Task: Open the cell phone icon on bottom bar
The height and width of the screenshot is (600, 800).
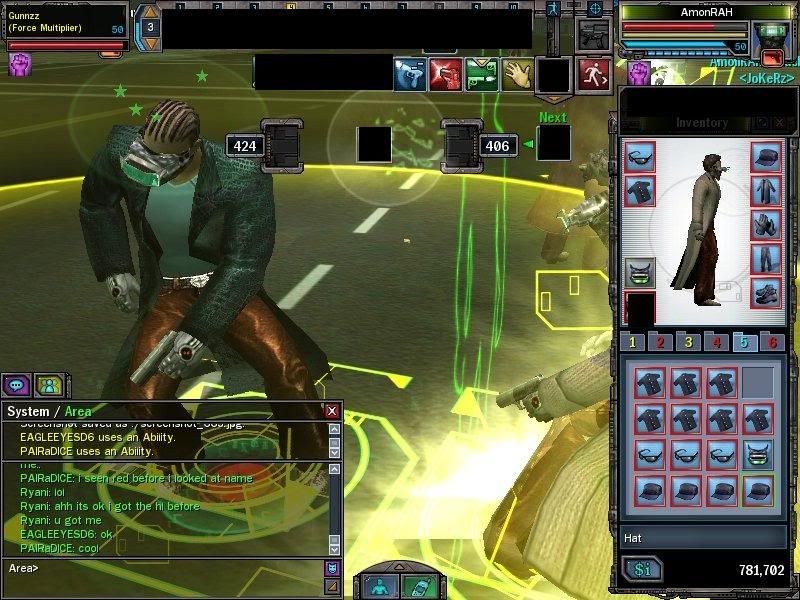Action: point(419,587)
